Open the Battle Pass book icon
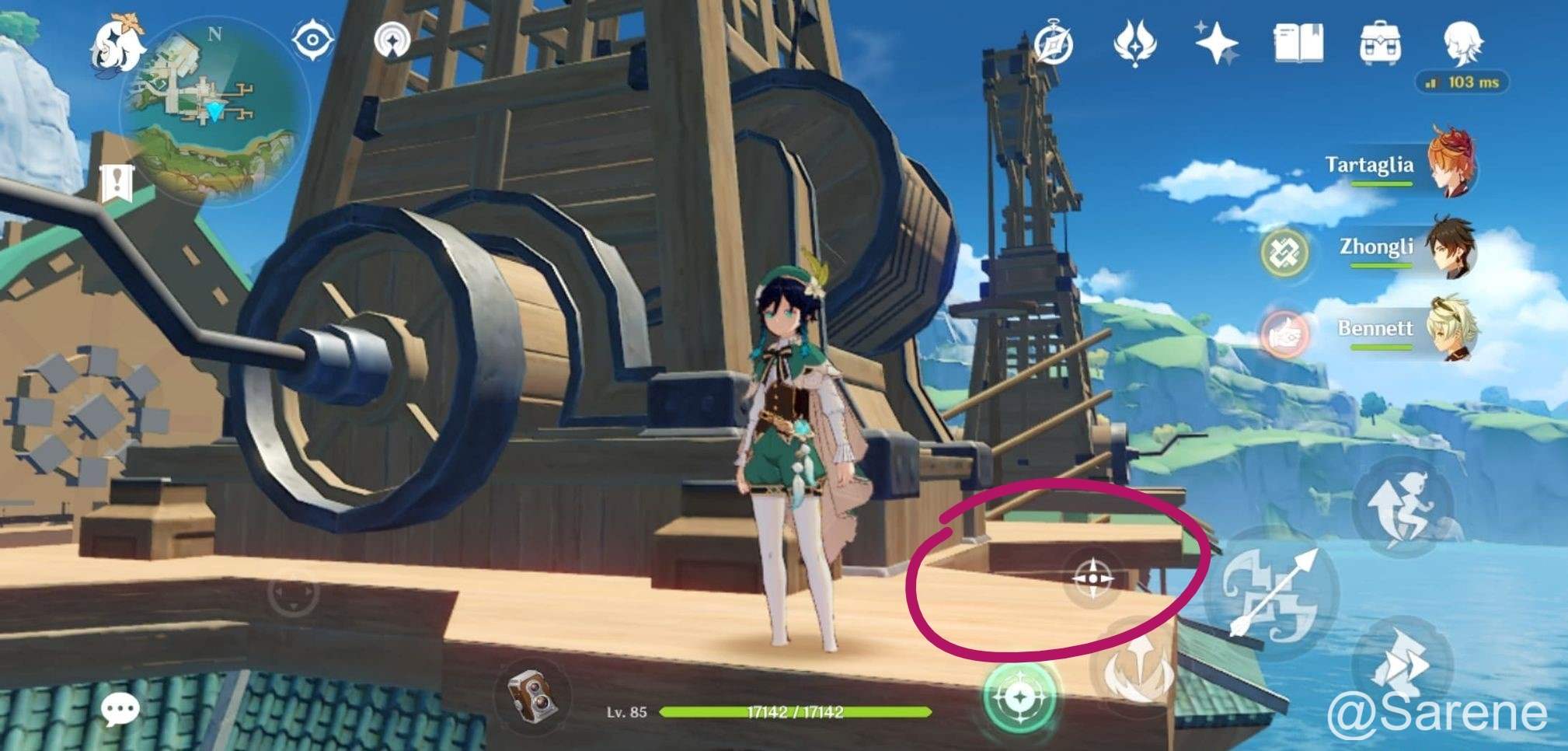The width and height of the screenshot is (1568, 751). click(1298, 43)
